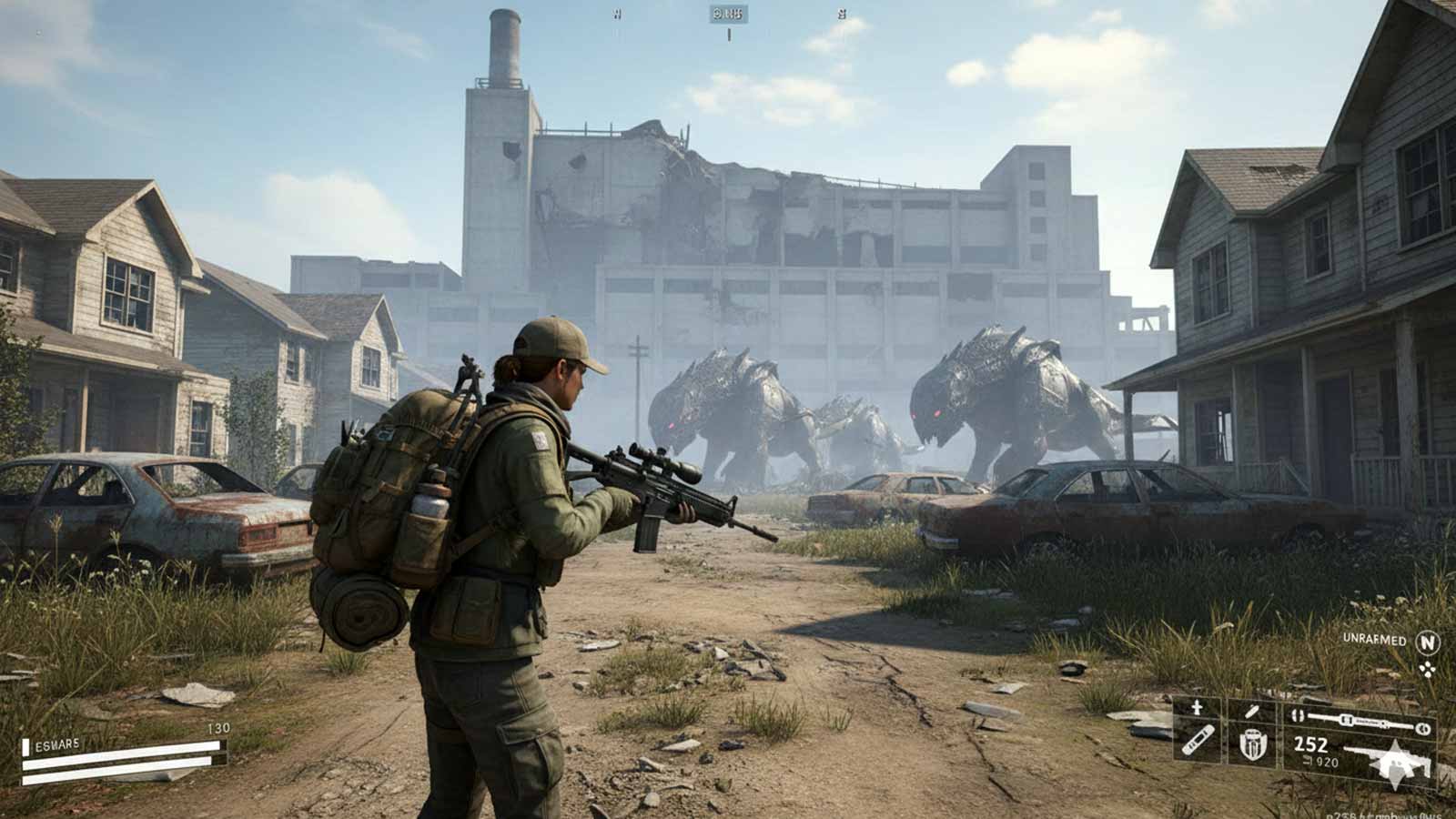Viewport: 1456px width, 819px height.
Task: Click the circled N compass icon
Action: [x=1427, y=642]
